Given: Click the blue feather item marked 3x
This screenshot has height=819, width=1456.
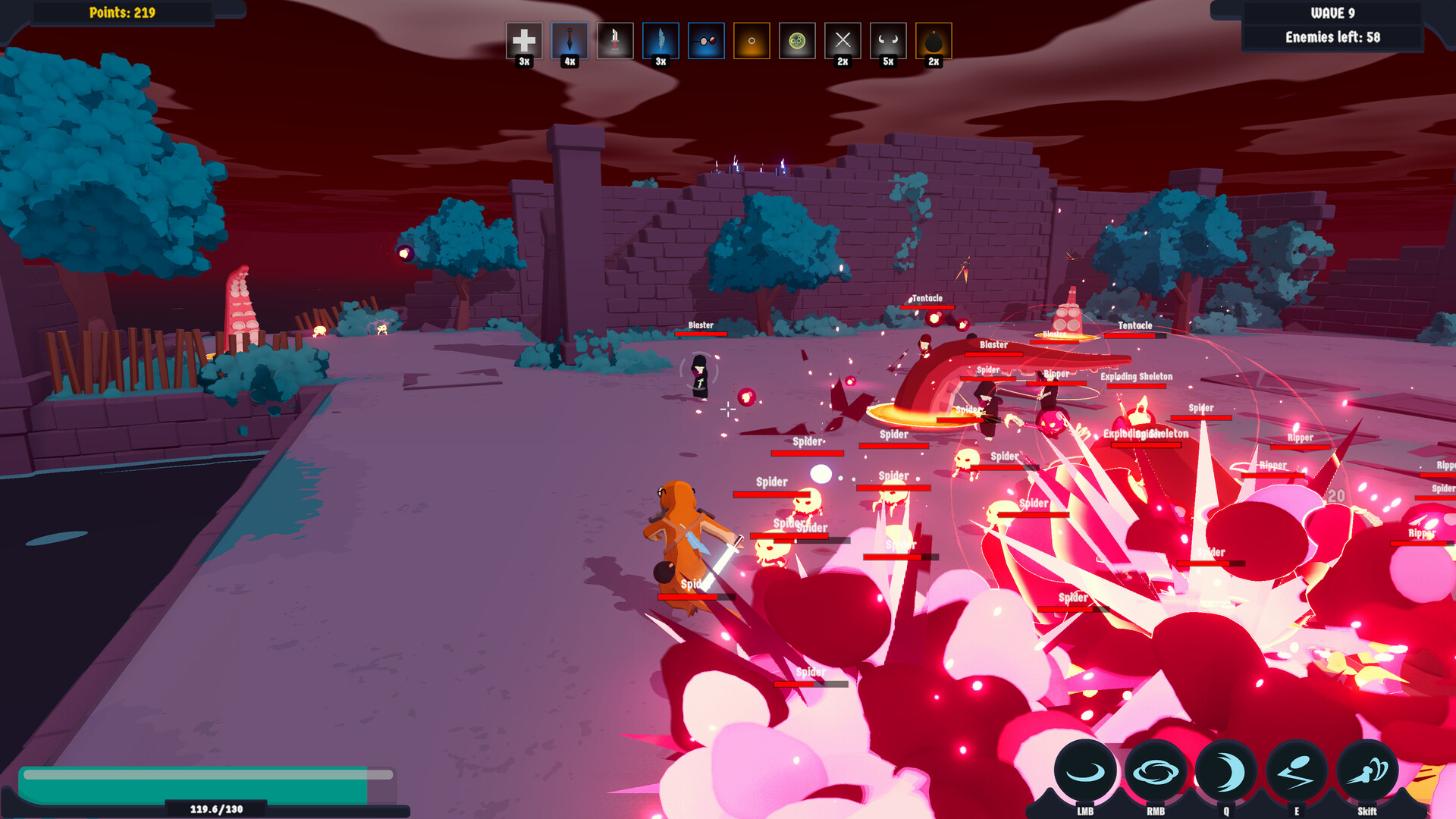Looking at the screenshot, I should [659, 42].
